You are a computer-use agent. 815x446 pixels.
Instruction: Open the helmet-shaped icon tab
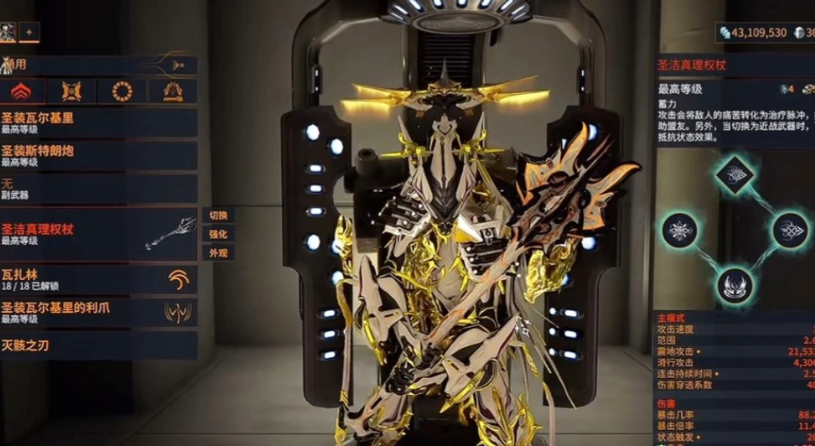(x=172, y=92)
